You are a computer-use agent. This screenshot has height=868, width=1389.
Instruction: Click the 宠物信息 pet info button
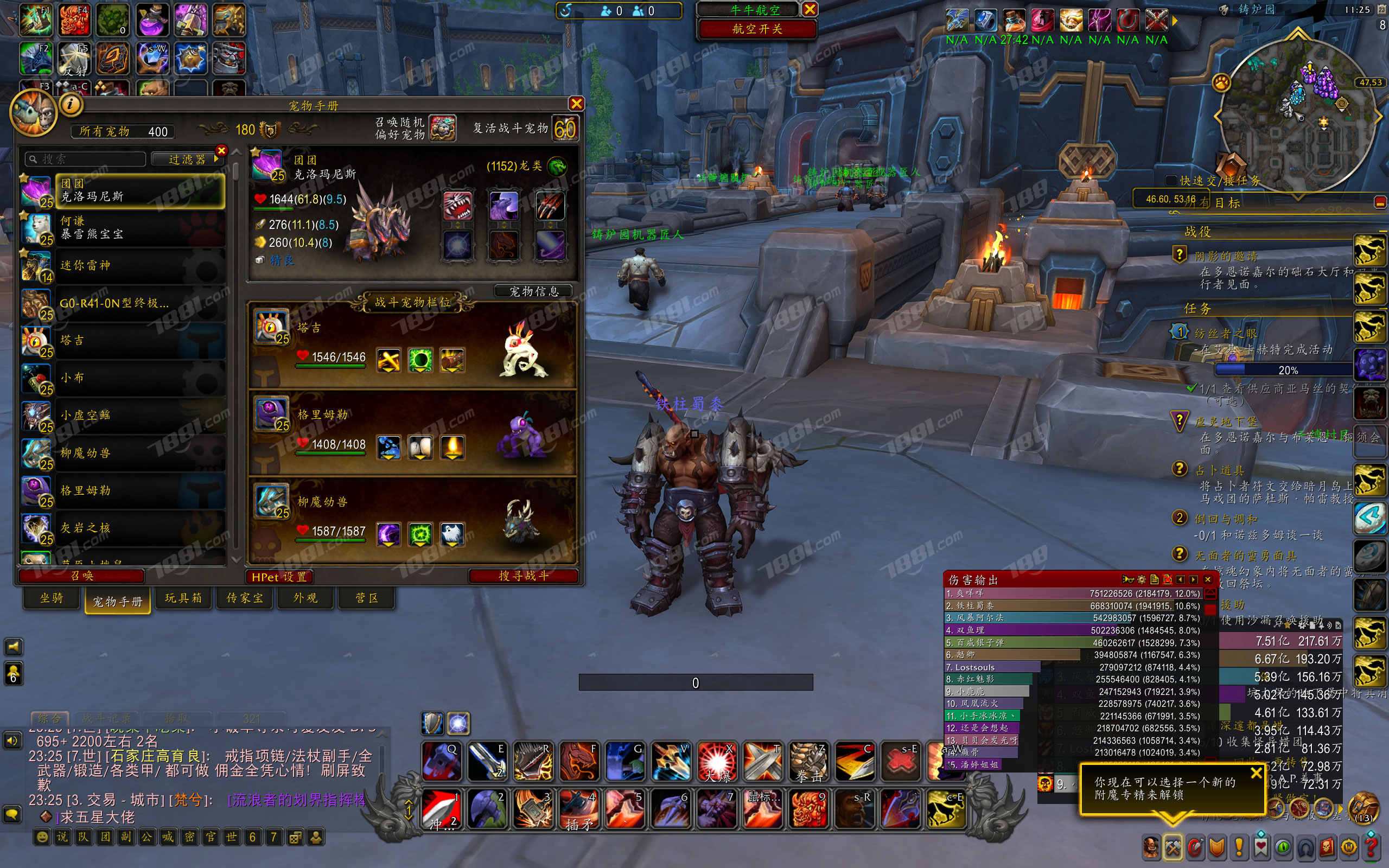[x=534, y=292]
